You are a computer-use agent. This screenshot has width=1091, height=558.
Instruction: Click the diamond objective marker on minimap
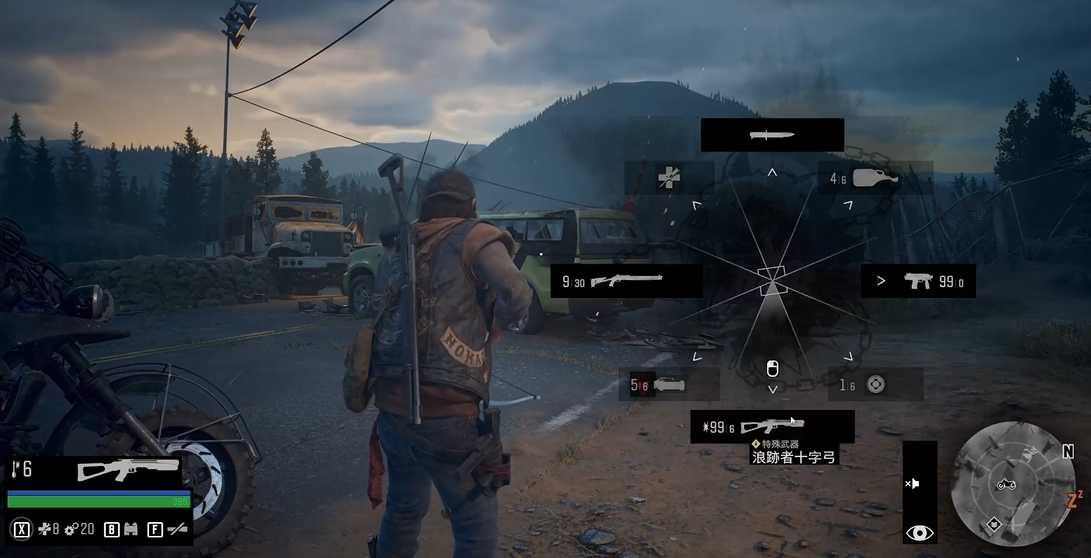[x=994, y=523]
